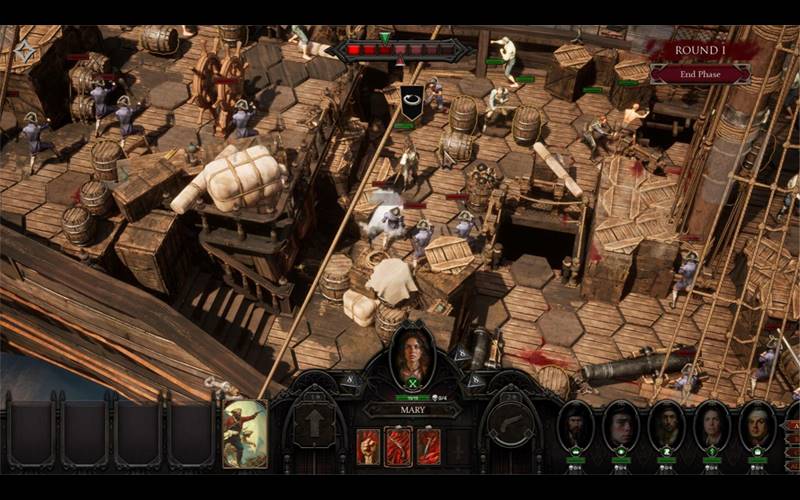The height and width of the screenshot is (500, 800).
Task: Open the compass icon in the corner
Action: click(x=24, y=52)
